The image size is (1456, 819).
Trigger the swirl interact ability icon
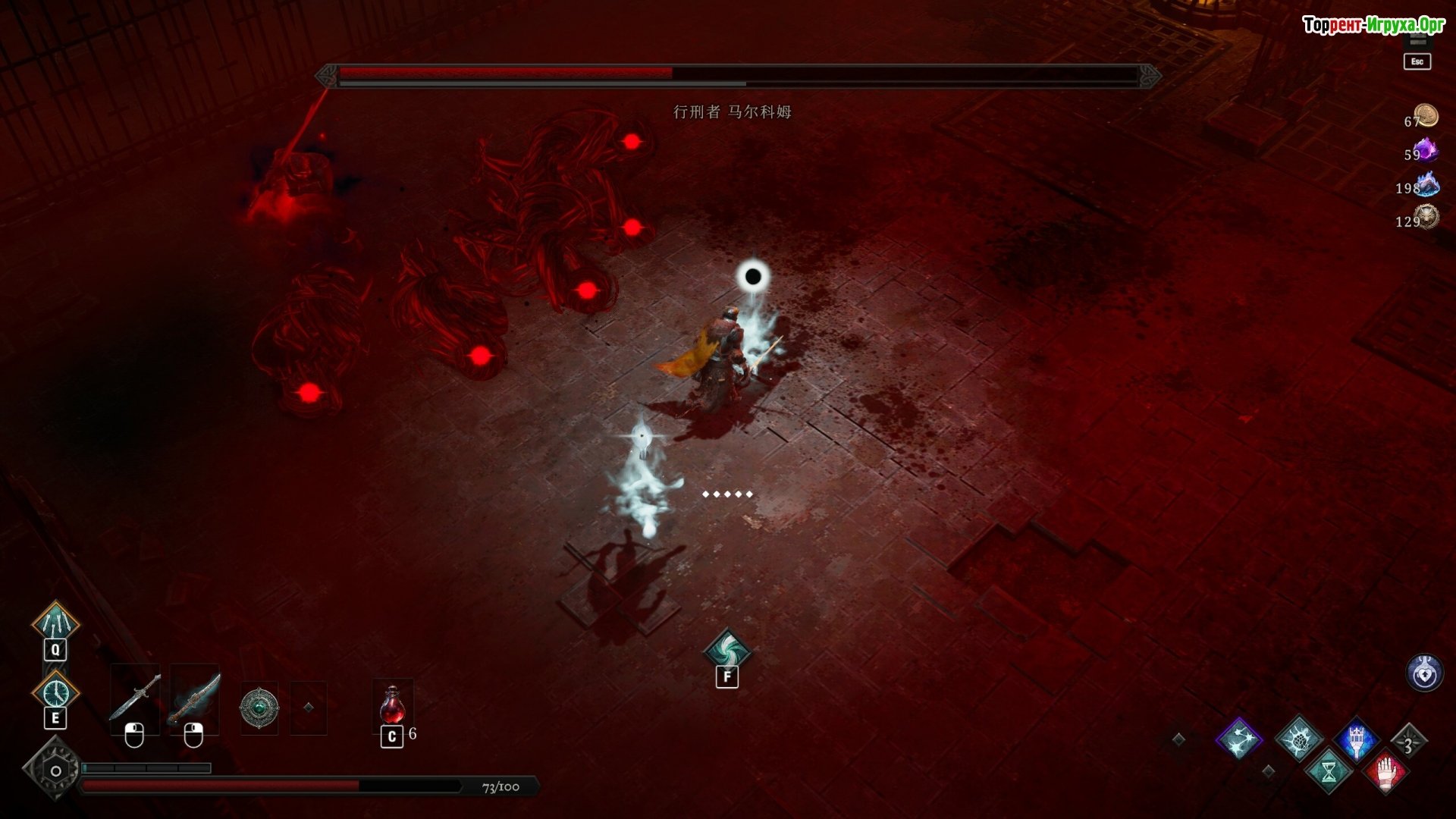point(726,650)
